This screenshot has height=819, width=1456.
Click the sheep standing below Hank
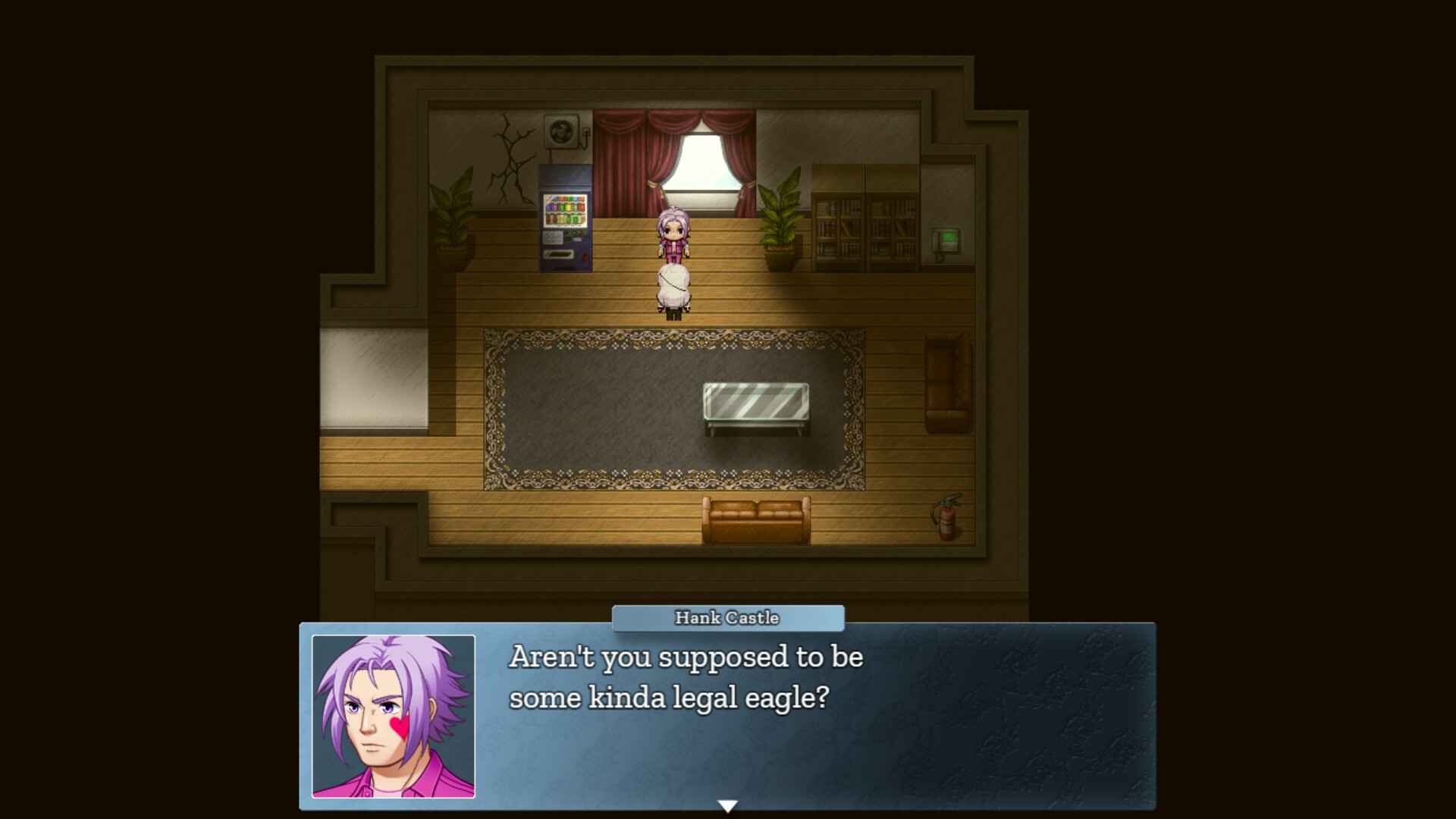pos(673,288)
